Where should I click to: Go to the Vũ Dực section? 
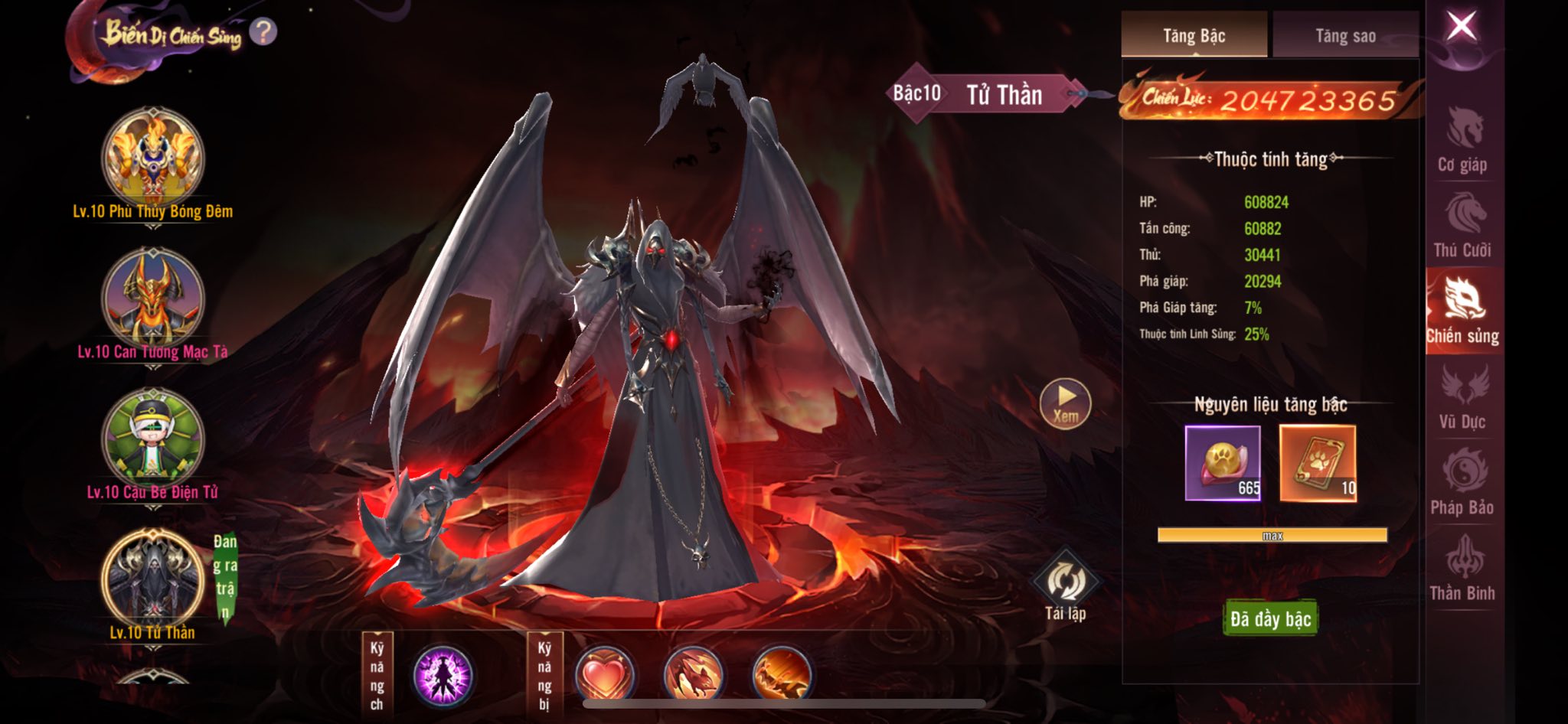coord(1462,397)
